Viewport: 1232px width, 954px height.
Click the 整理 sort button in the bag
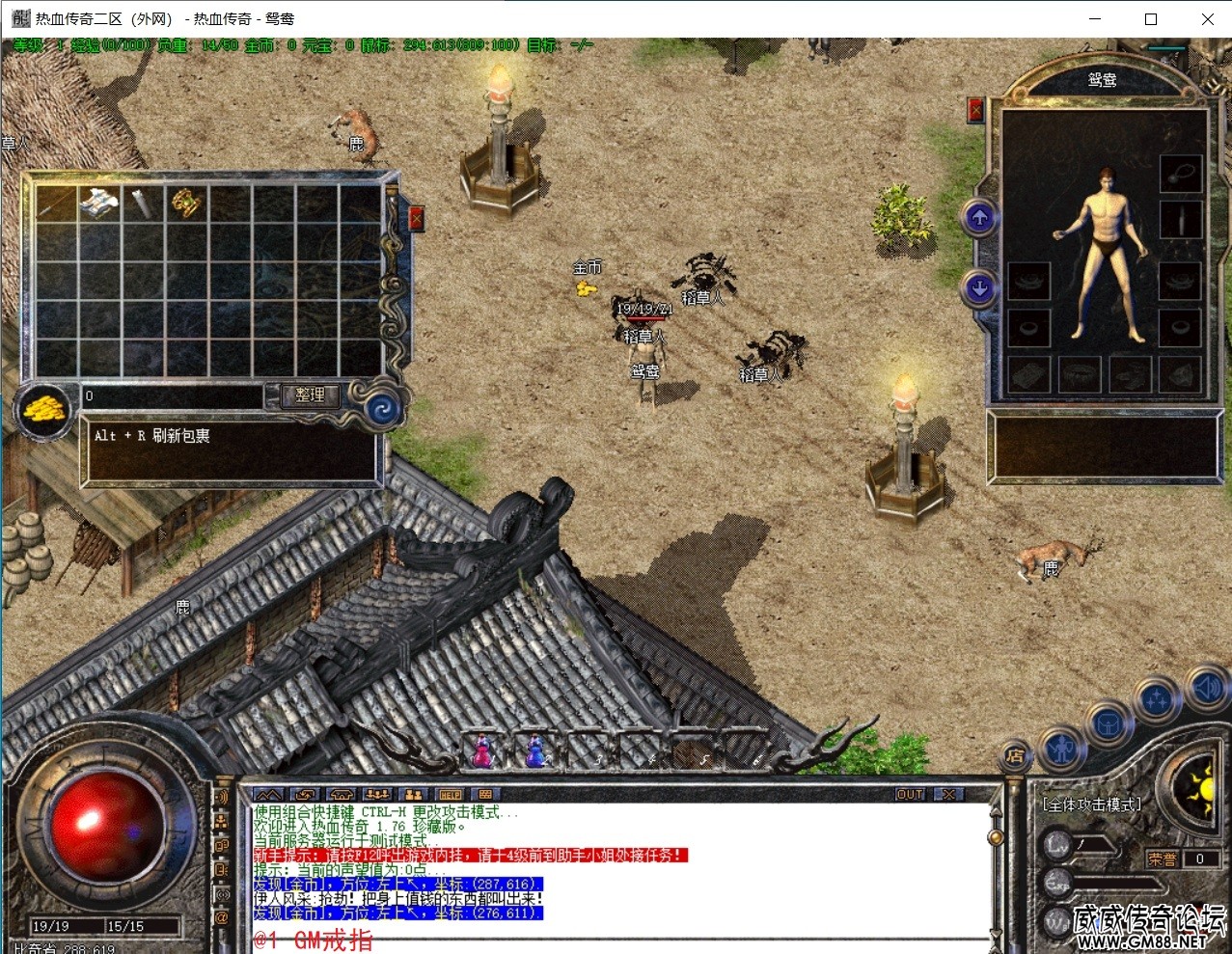[x=310, y=395]
